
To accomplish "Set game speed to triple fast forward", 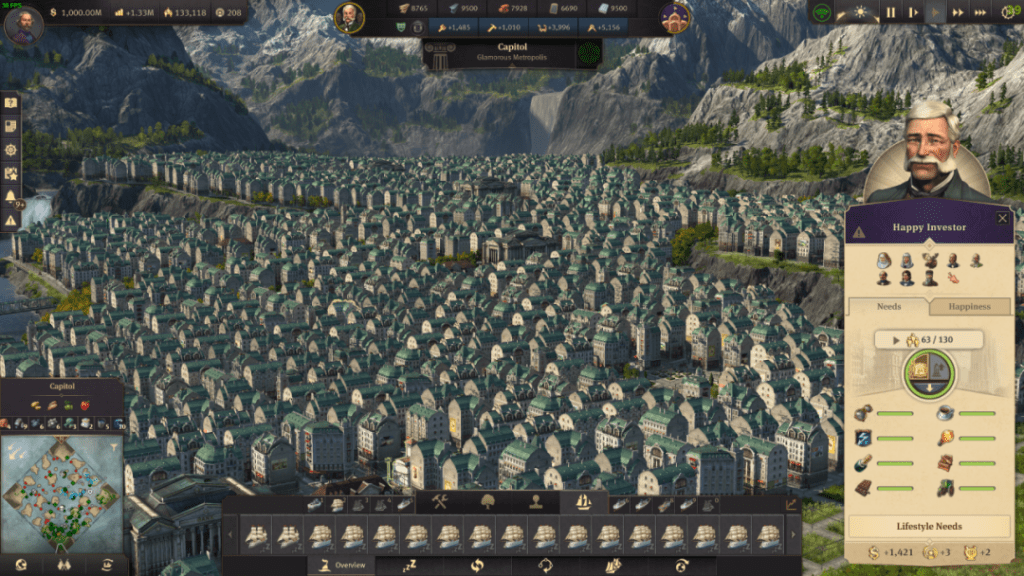I will 982,13.
